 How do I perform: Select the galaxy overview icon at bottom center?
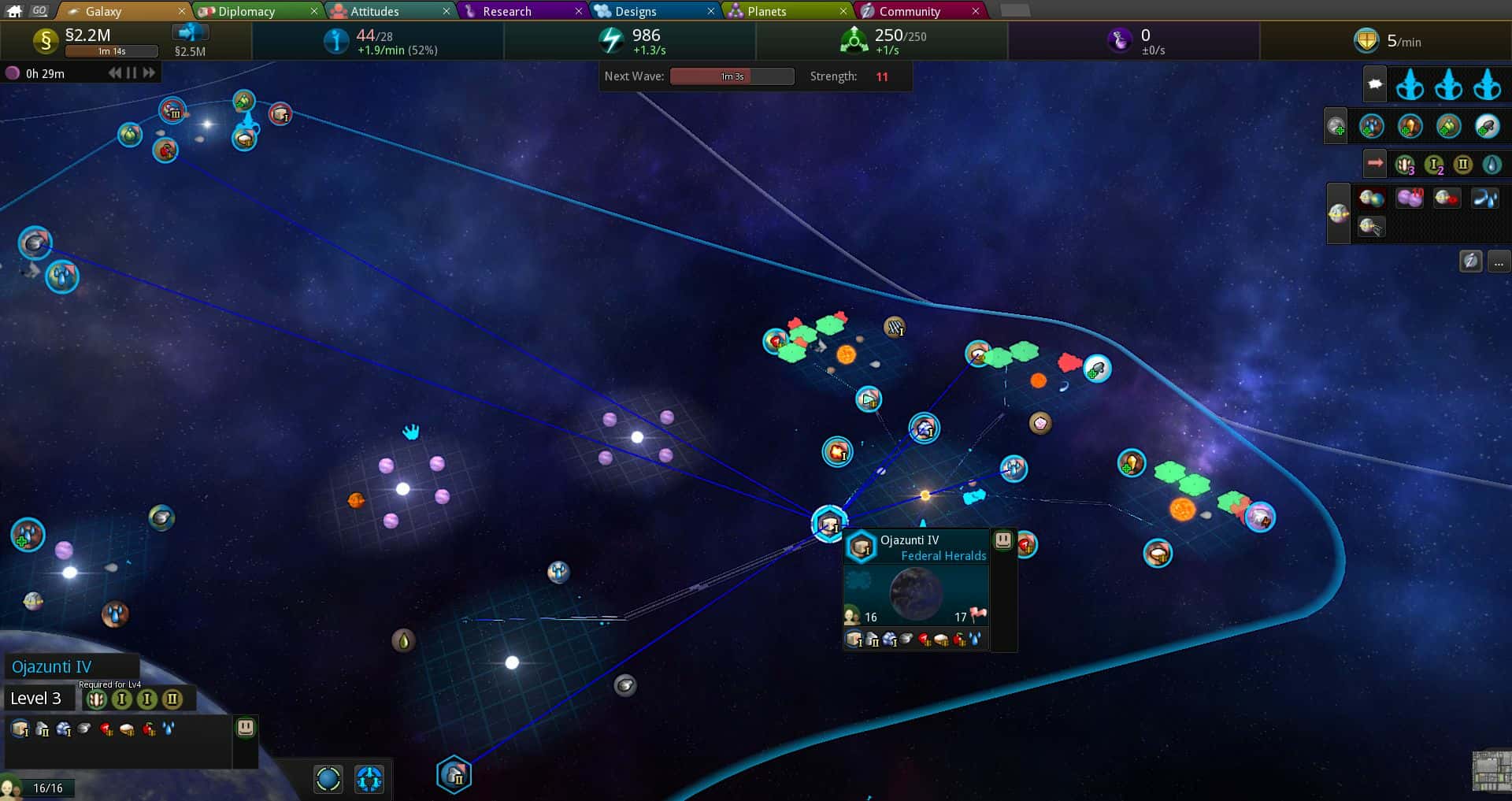tap(328, 780)
